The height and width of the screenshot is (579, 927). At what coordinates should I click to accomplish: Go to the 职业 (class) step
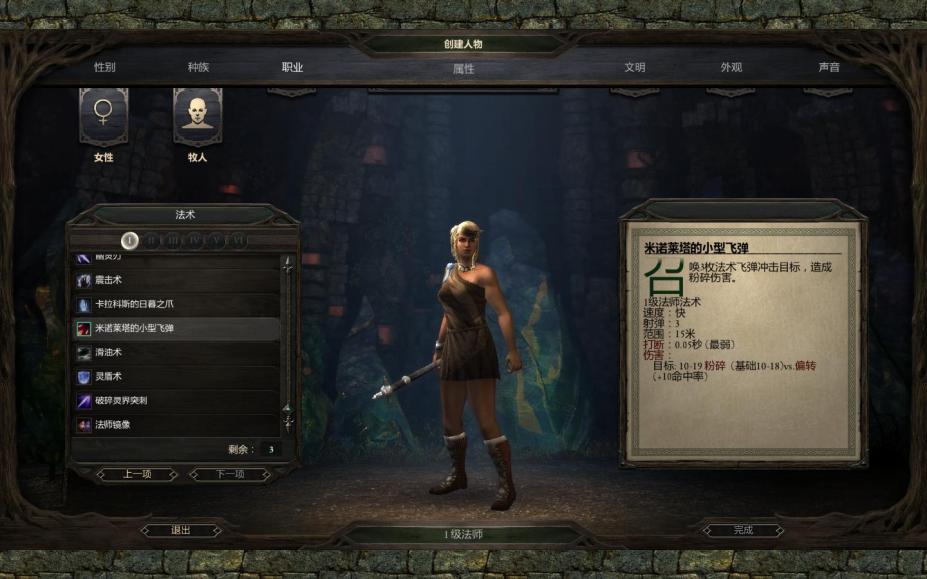click(x=292, y=67)
